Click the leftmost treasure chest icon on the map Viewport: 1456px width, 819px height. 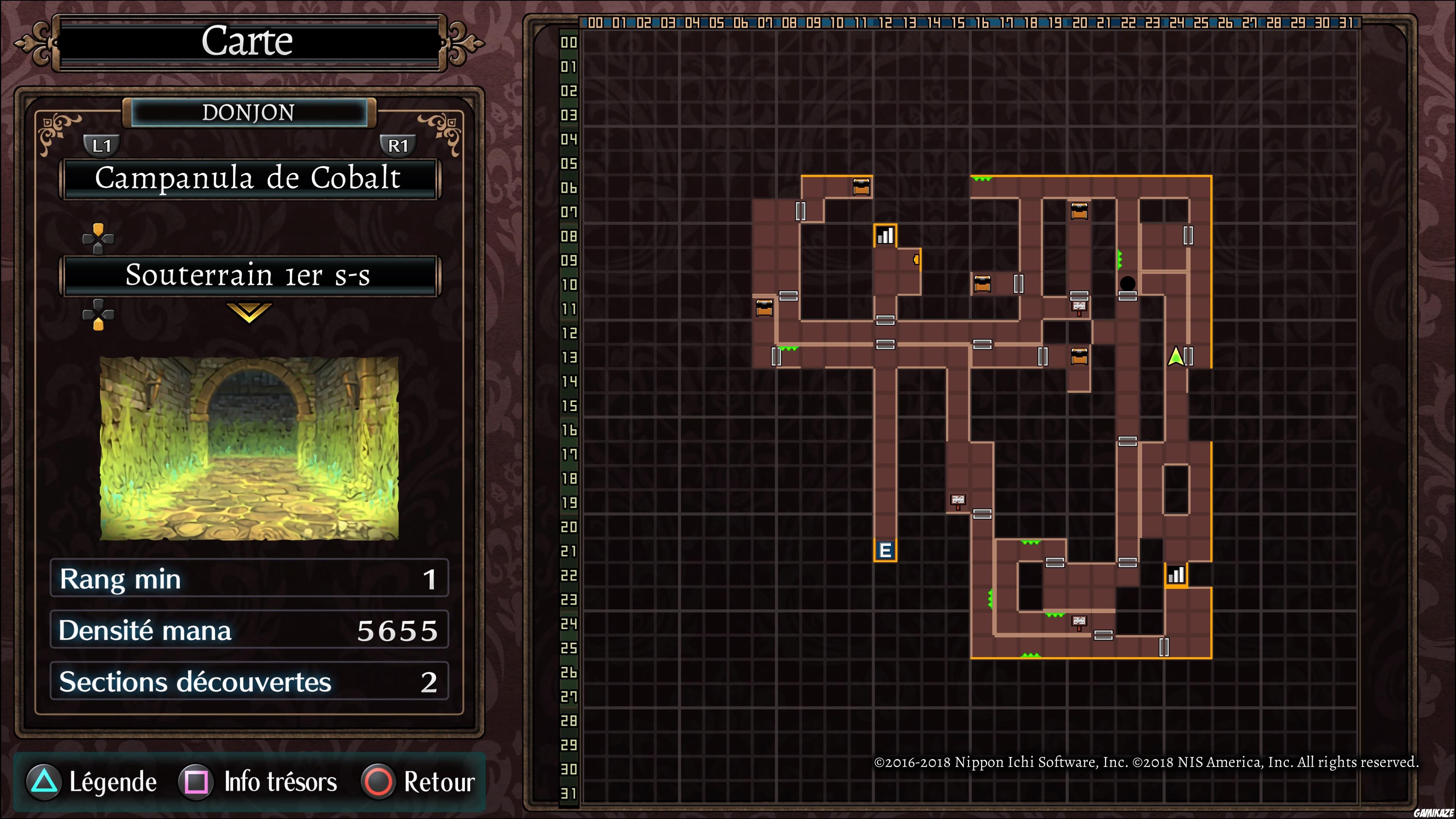(765, 308)
